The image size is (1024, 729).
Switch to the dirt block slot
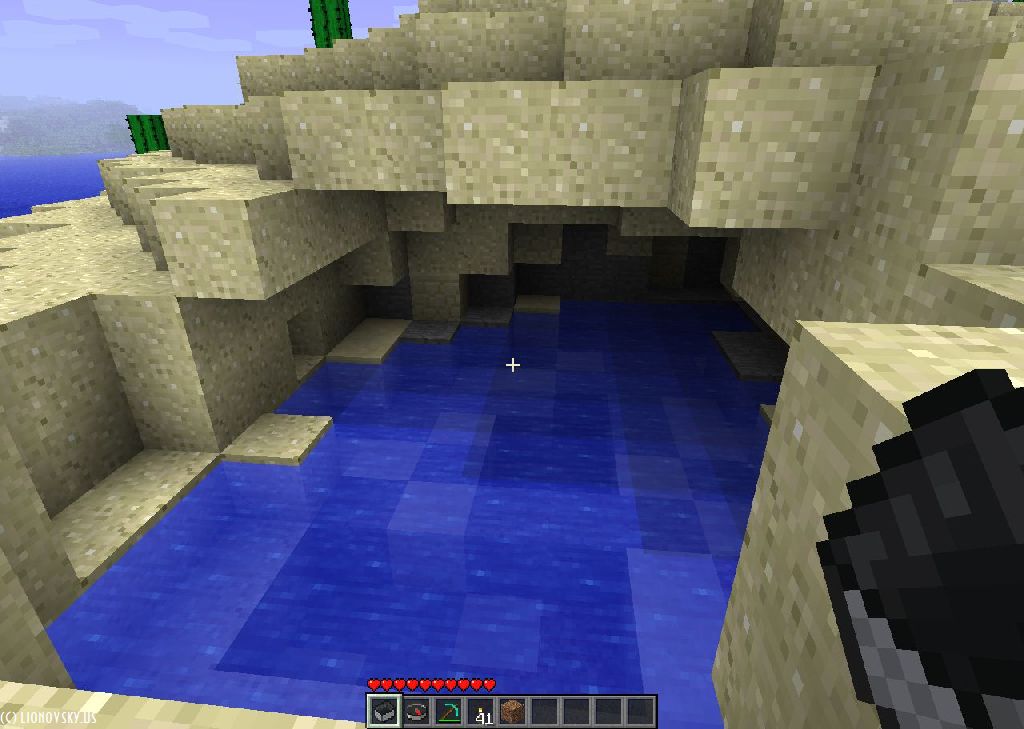pyautogui.click(x=512, y=711)
